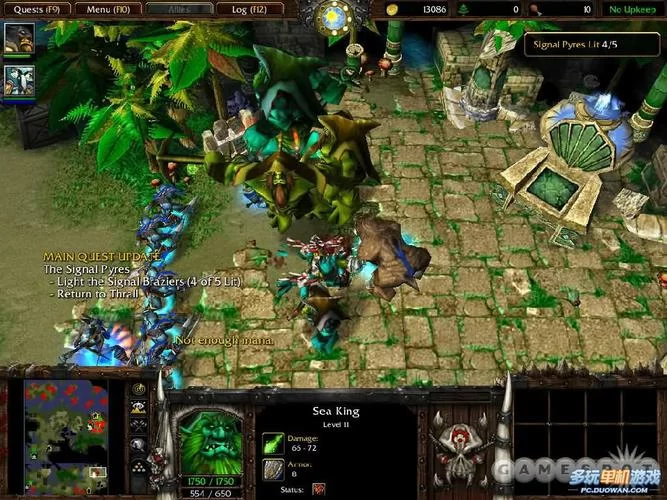Click the green damage icon
667x500 pixels.
pos(272,441)
